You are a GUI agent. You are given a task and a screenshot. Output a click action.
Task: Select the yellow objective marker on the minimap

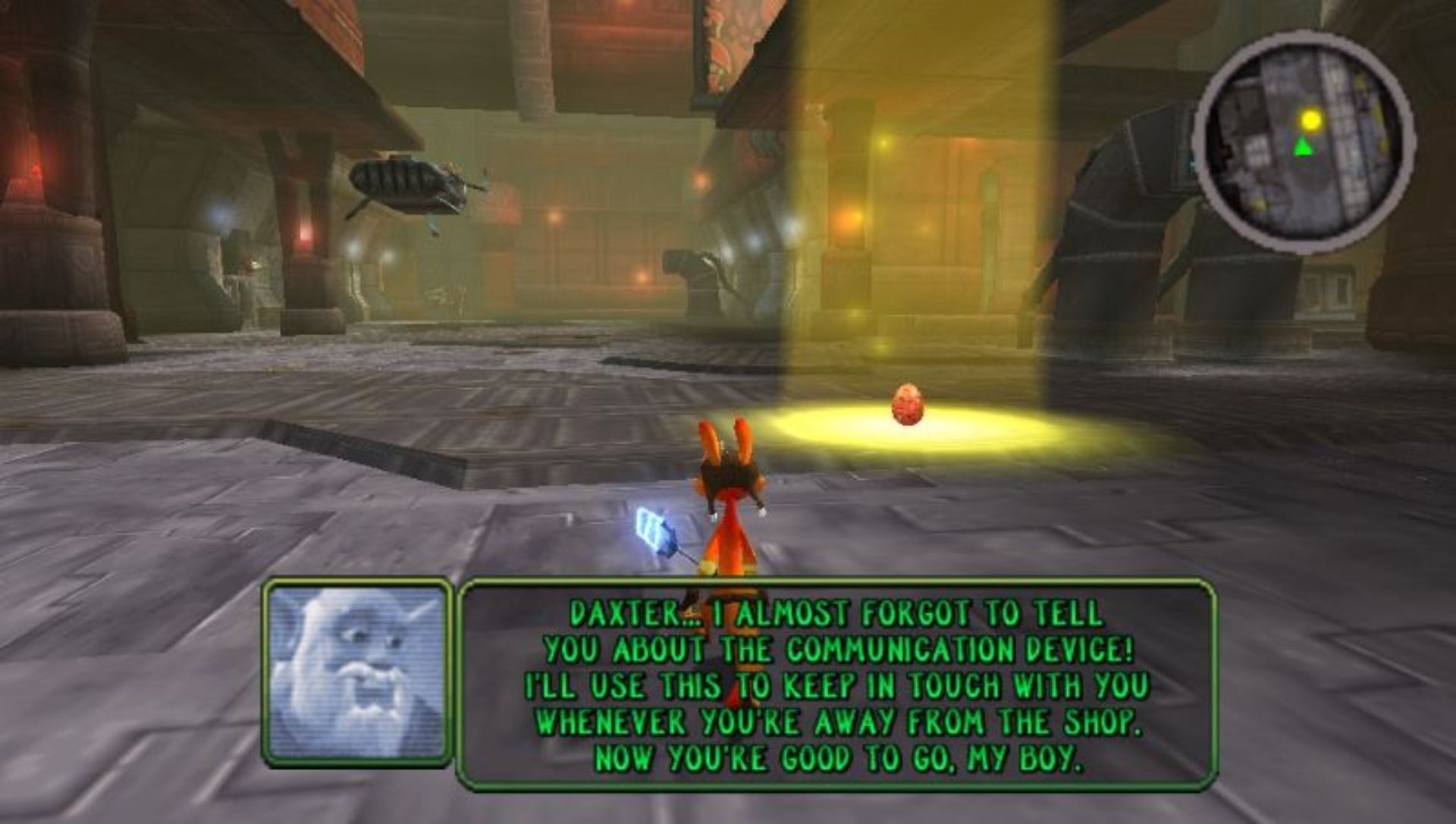pos(1311,120)
